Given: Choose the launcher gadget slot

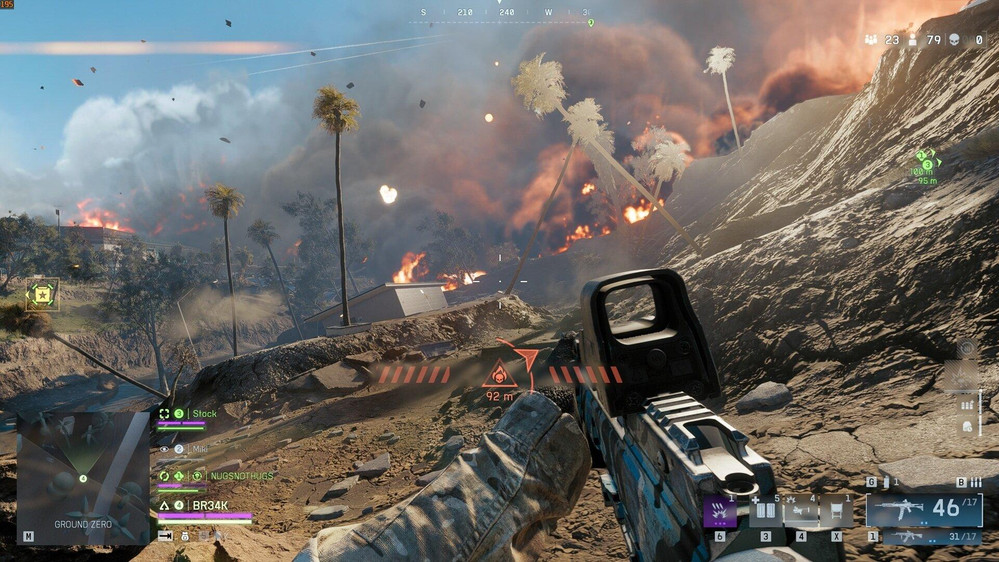Looking at the screenshot, I should (802, 511).
